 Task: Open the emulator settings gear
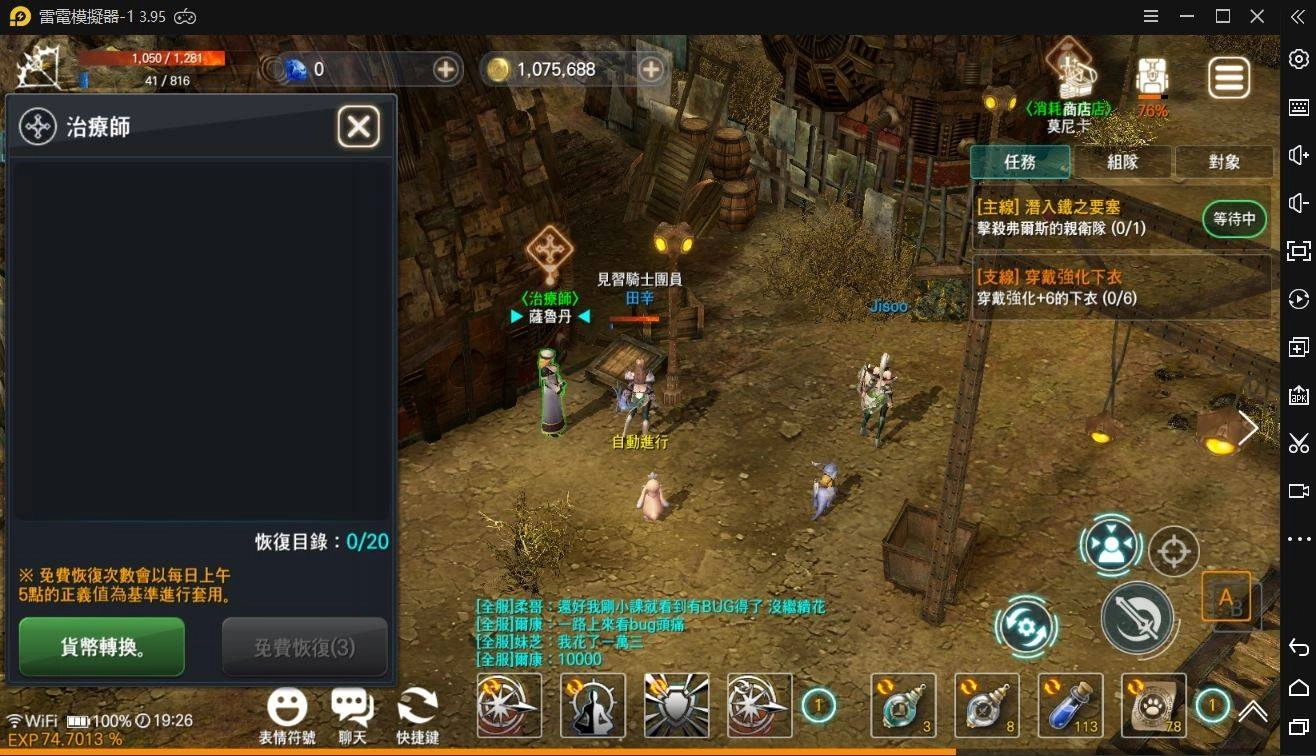[x=1298, y=59]
